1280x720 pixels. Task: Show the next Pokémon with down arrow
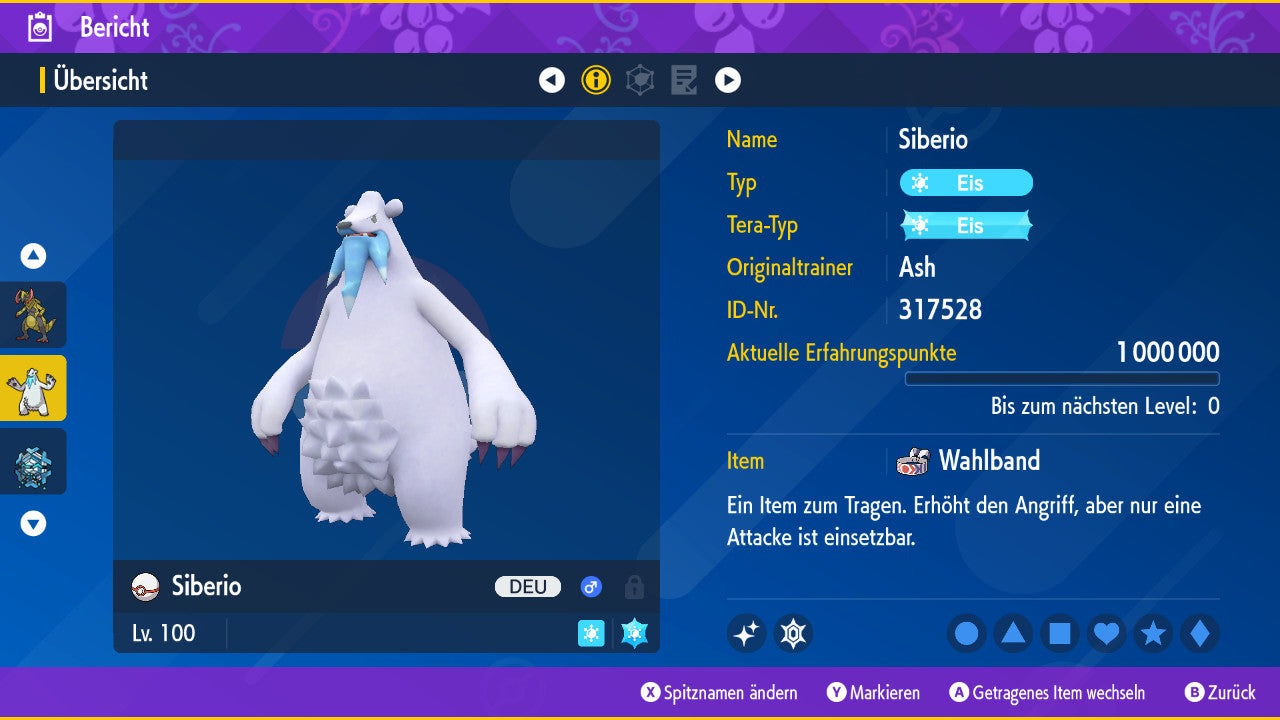[x=33, y=523]
